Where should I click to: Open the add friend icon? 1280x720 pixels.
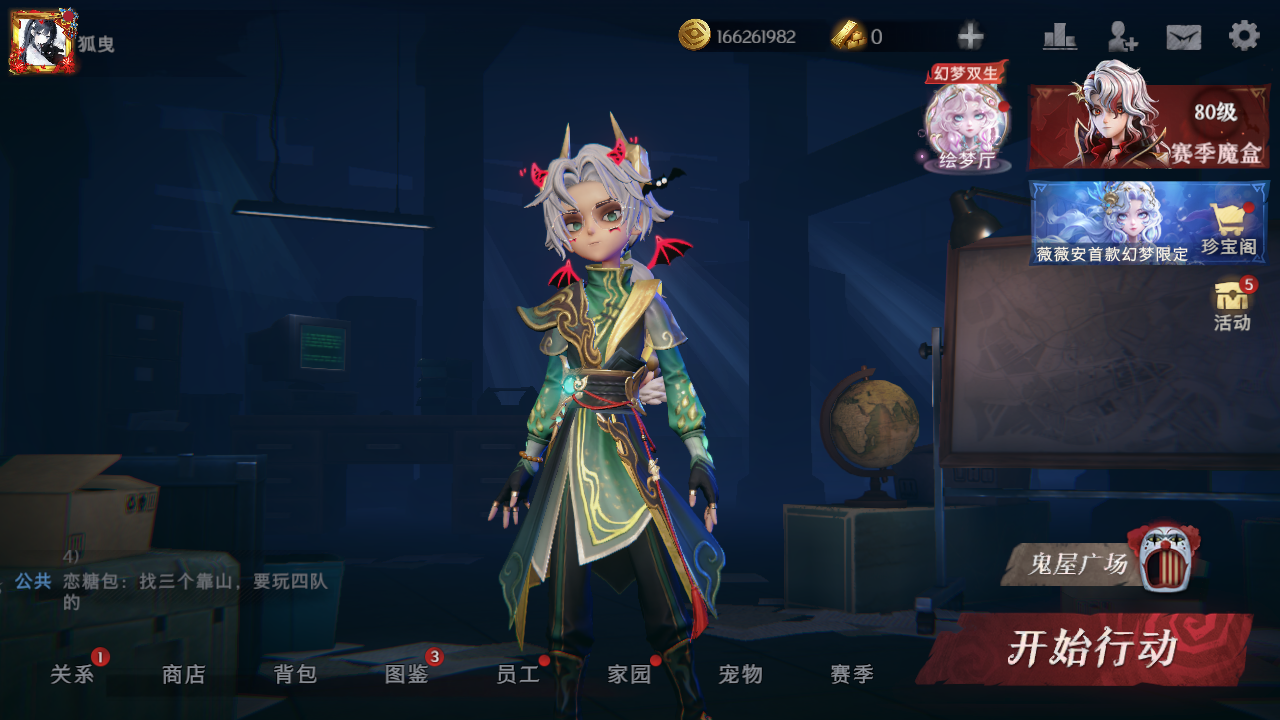pyautogui.click(x=1122, y=37)
